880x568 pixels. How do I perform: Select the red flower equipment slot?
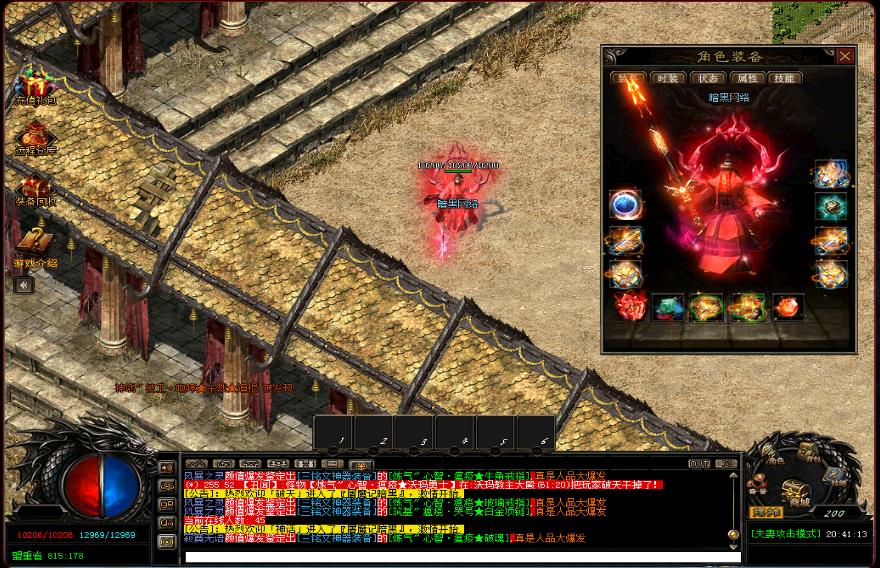tap(628, 306)
